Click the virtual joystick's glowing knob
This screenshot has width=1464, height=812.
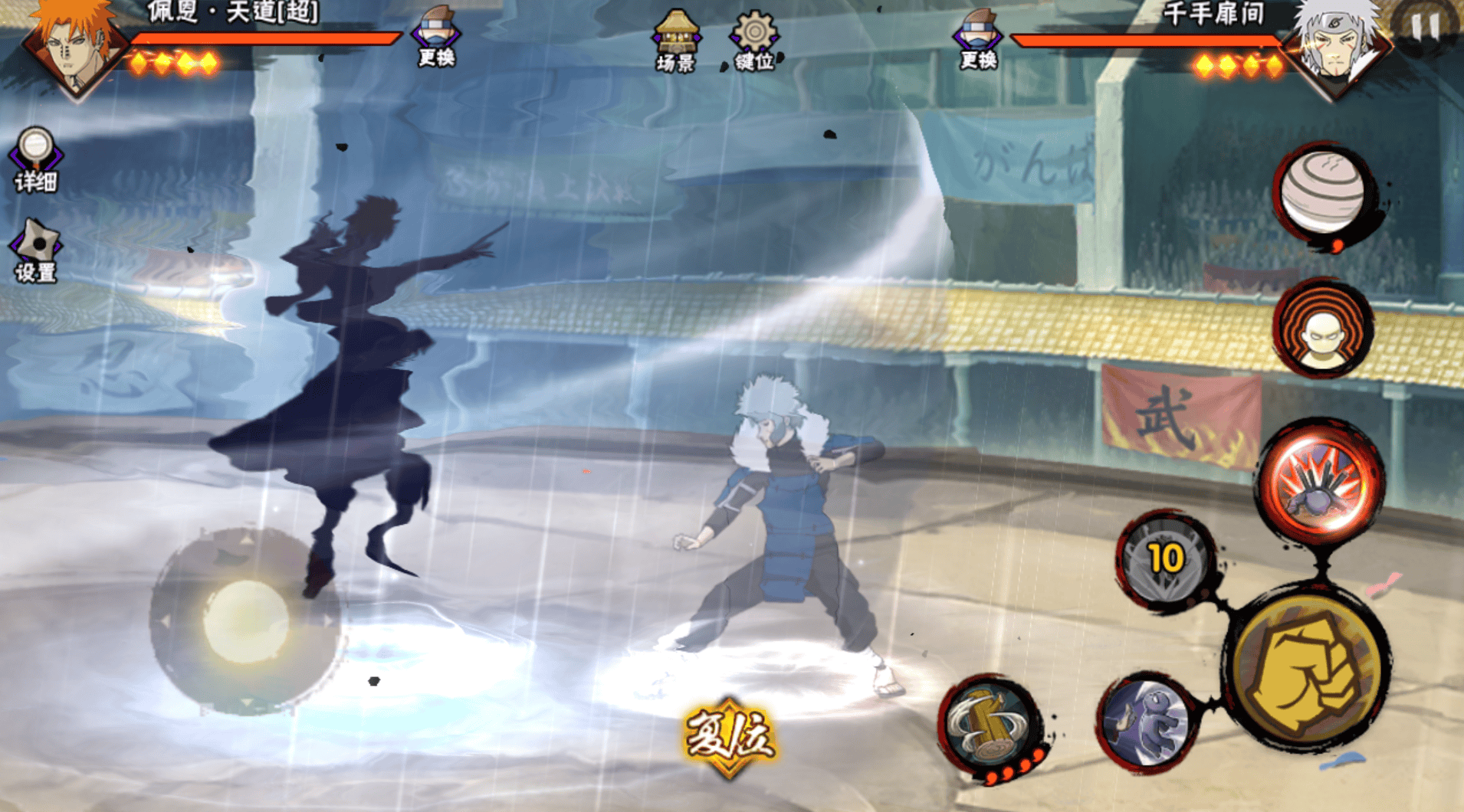tap(245, 621)
